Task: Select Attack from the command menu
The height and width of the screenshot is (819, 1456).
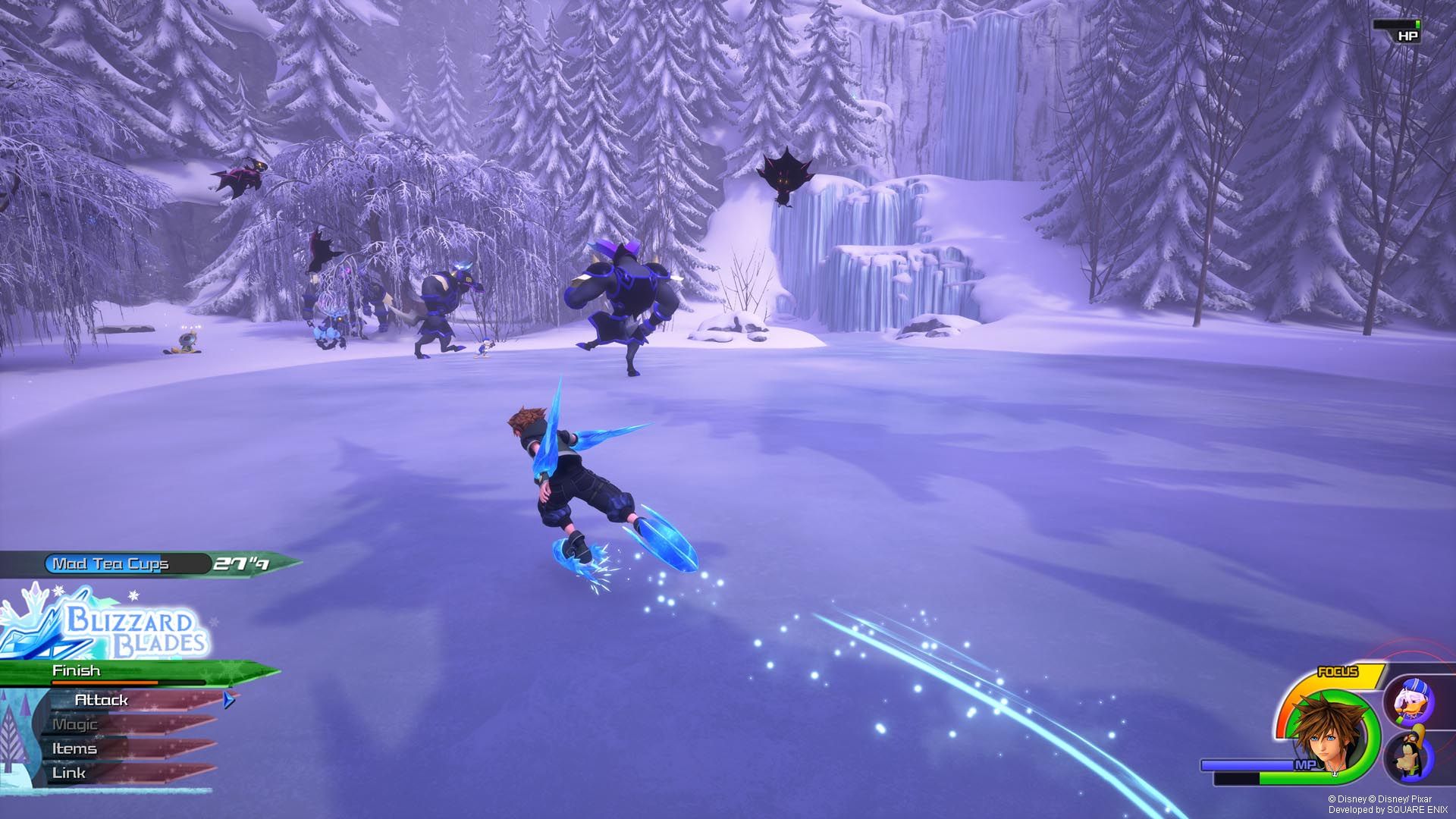Action: [x=101, y=701]
